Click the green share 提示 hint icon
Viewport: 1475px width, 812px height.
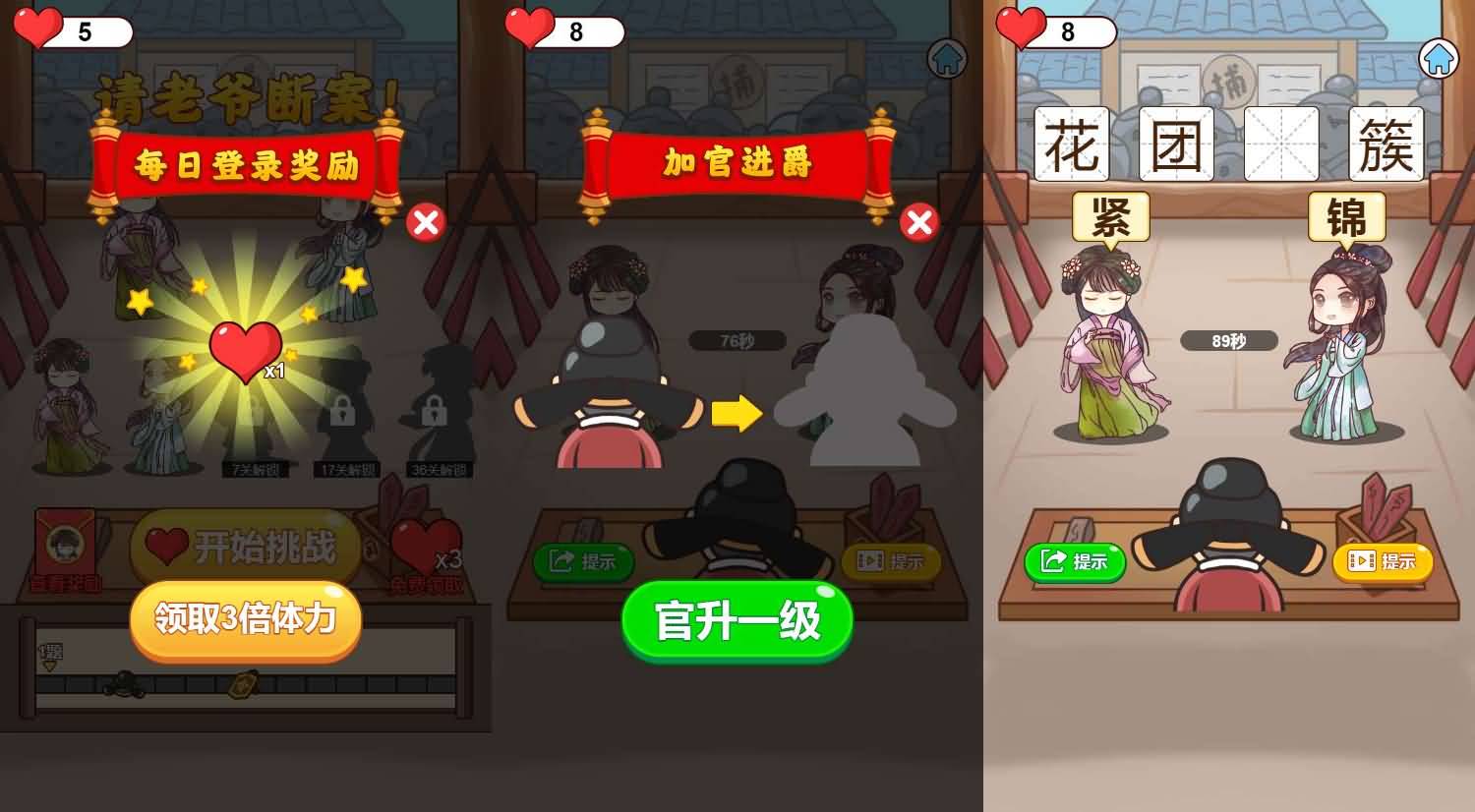click(1077, 561)
